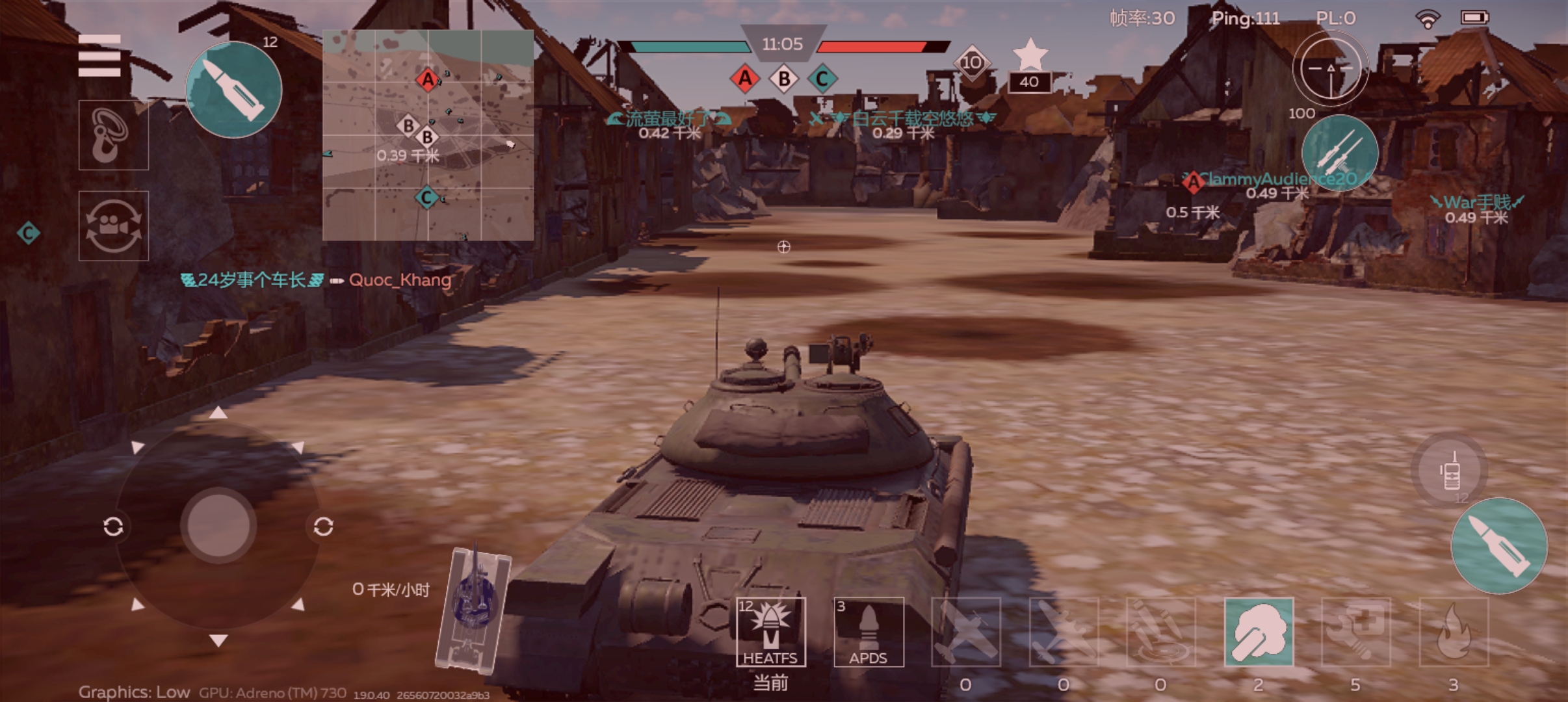
Task: Use the wrench repair kit
Action: click(x=1356, y=632)
